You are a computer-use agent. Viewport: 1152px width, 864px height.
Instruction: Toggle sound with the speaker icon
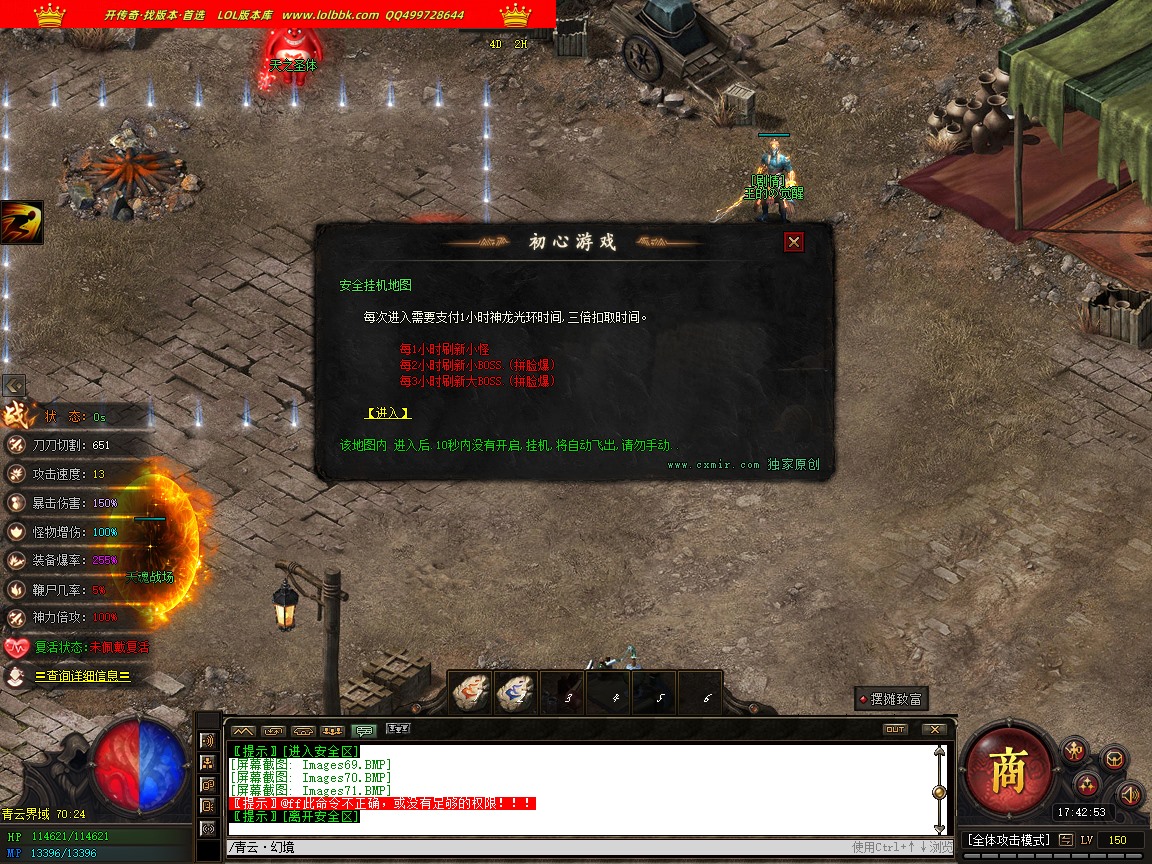(x=1130, y=794)
